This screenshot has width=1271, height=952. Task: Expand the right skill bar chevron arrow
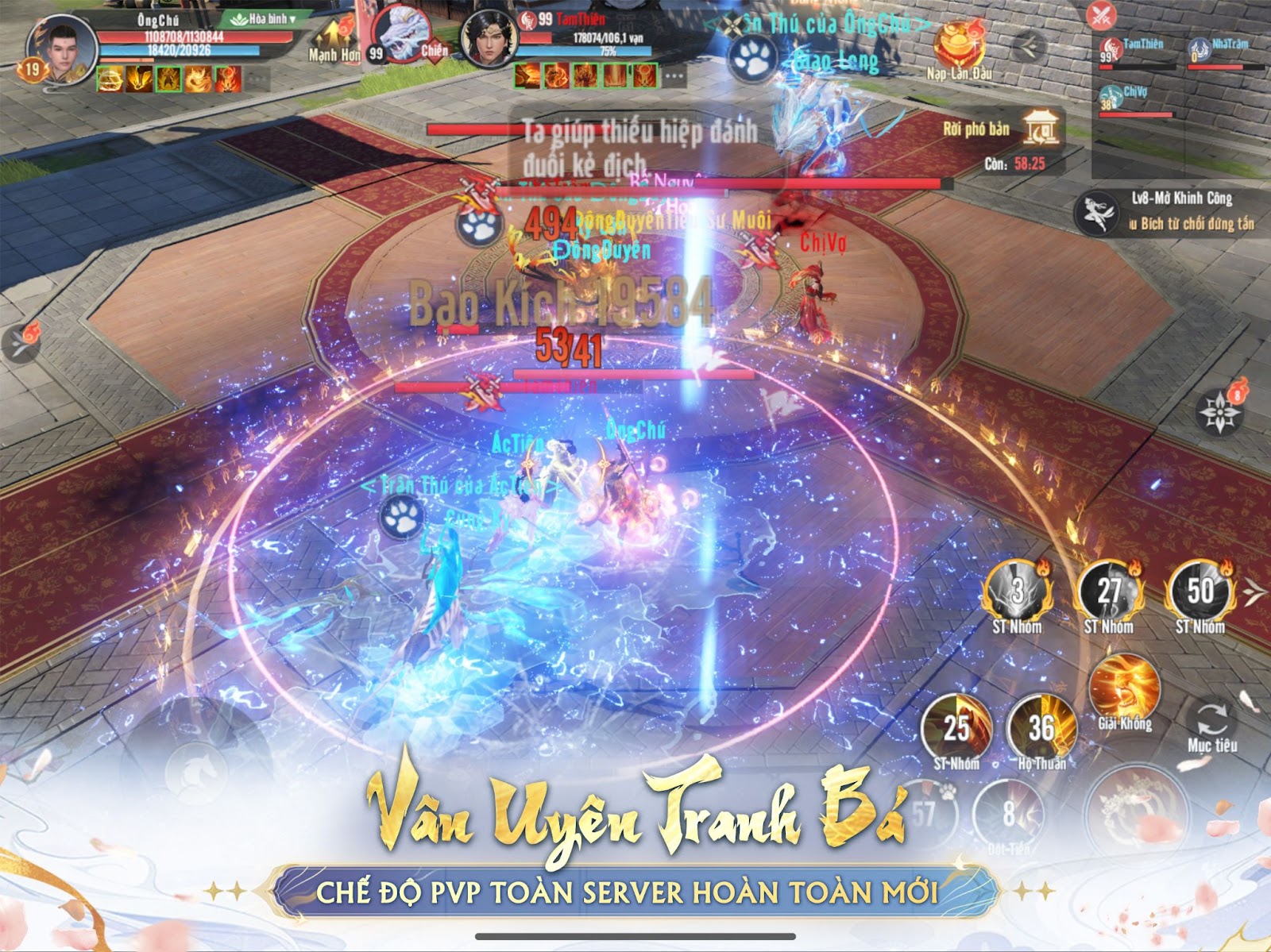click(x=1254, y=592)
